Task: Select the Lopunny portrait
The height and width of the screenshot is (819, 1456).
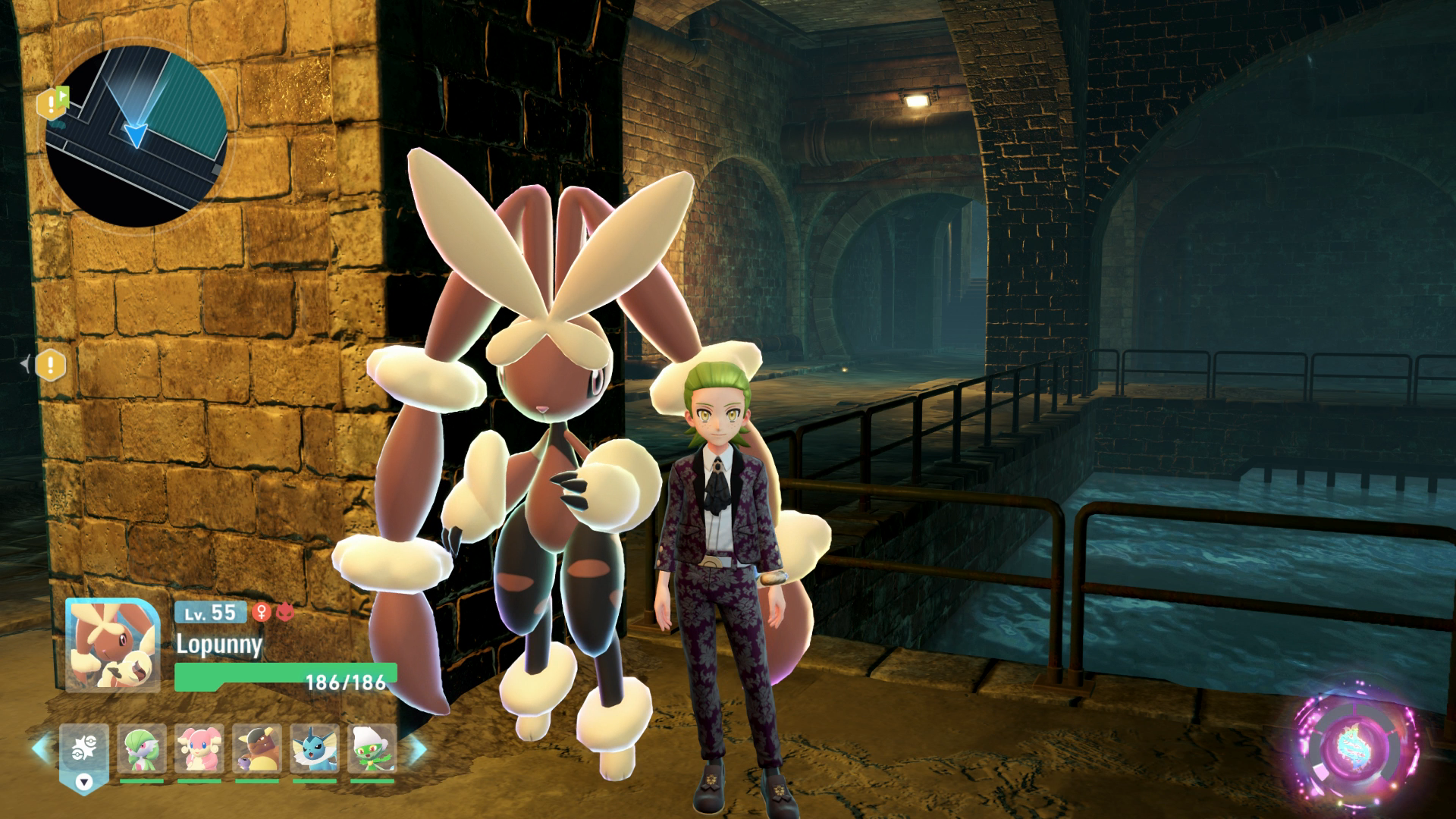Action: tap(112, 645)
